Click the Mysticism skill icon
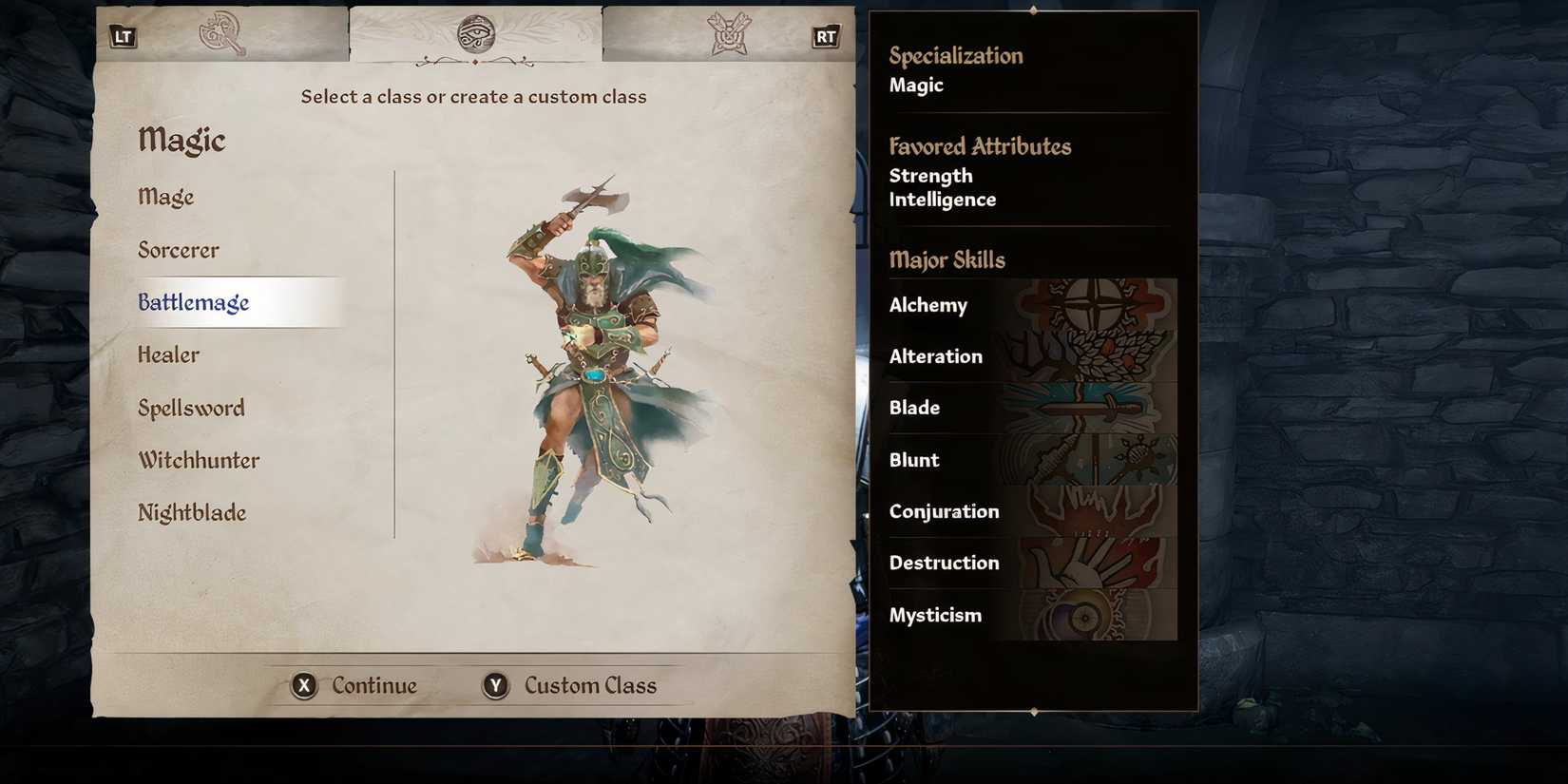The image size is (1568, 784). 1093,614
